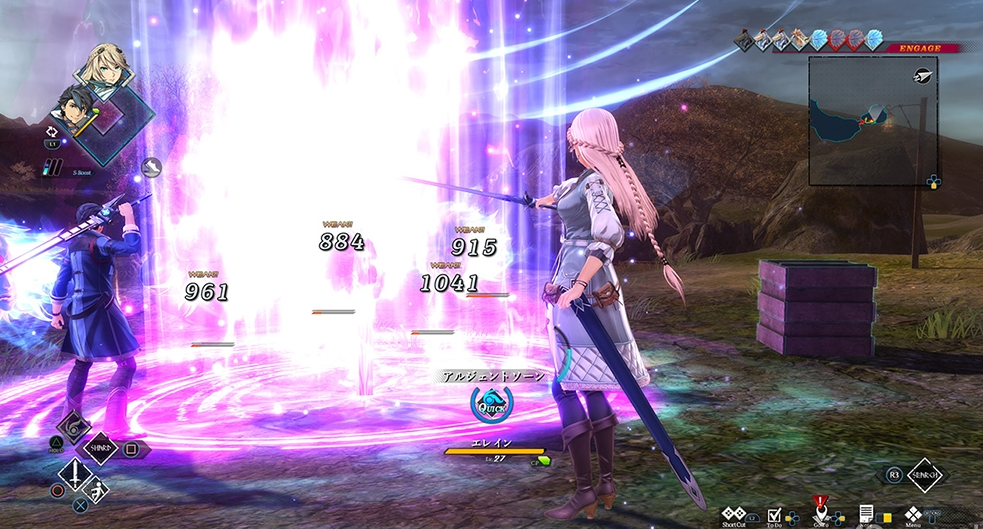Screen dimensions: 983x529
Task: Activate the swirl charge attack icon
Action: [76, 425]
